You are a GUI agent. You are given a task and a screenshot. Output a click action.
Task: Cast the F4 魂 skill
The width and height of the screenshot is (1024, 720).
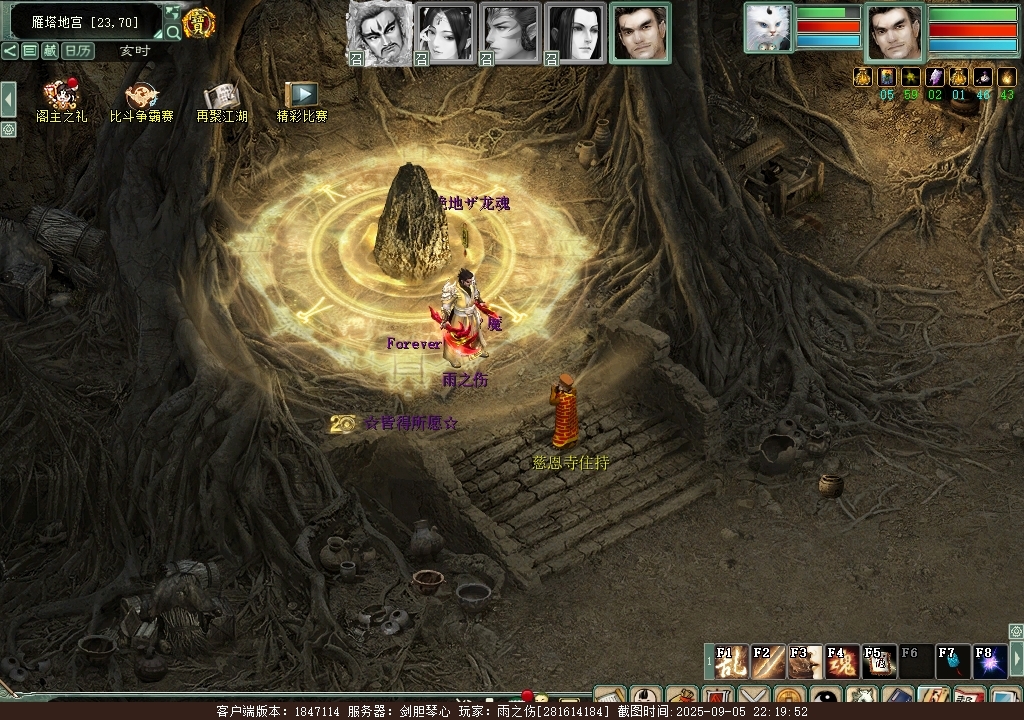pos(842,662)
